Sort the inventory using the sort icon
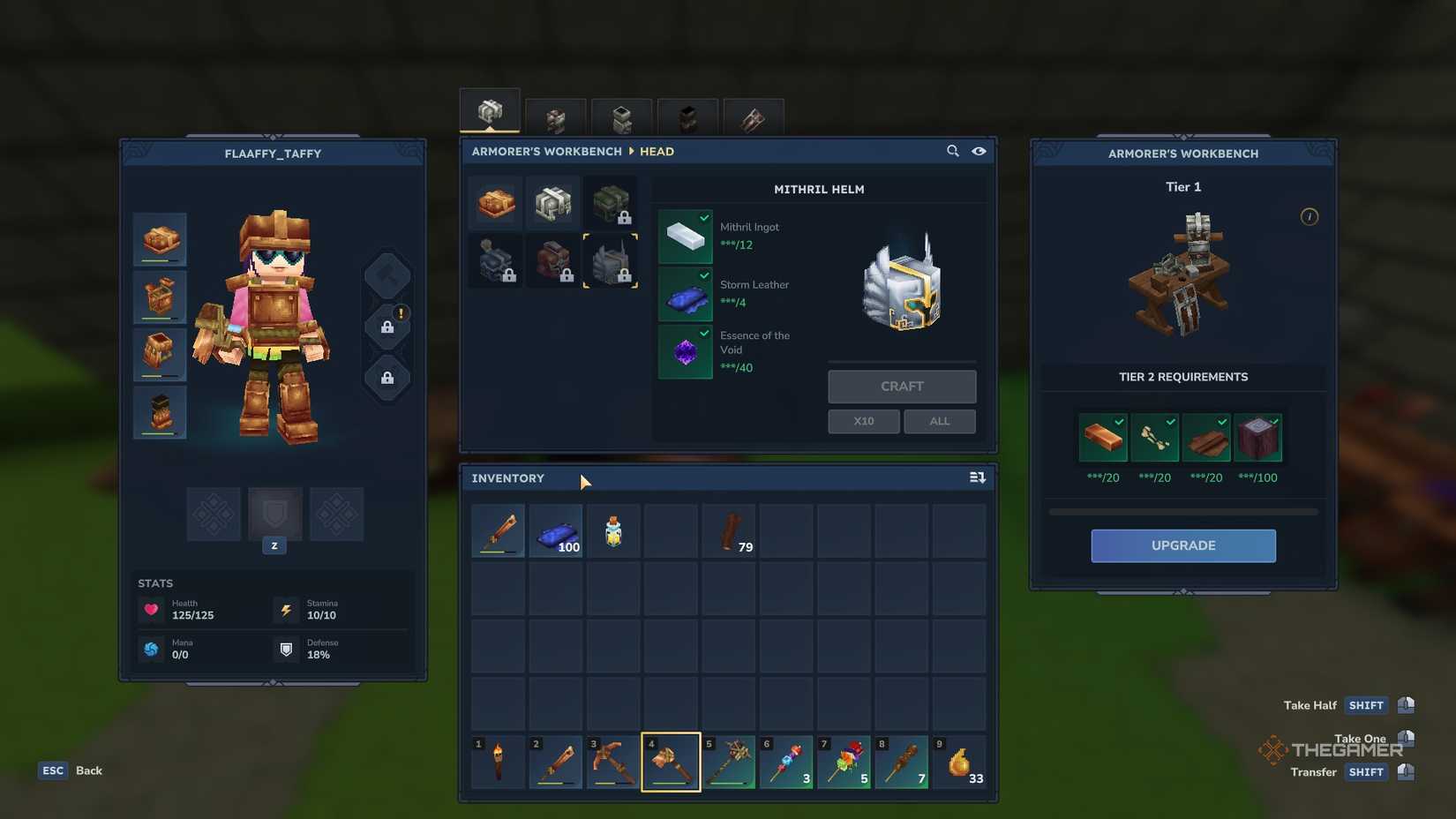 (x=977, y=477)
